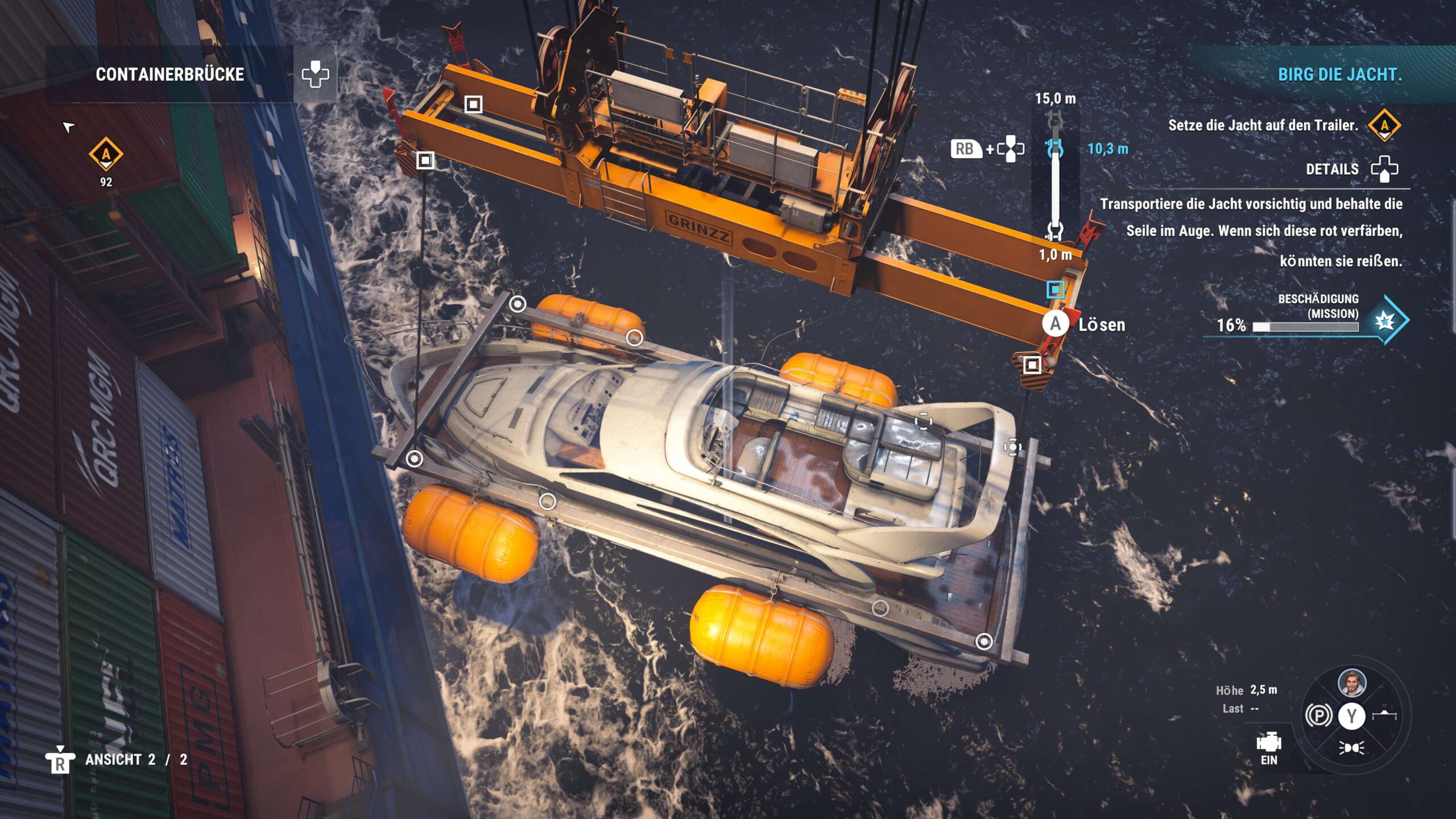Select the driver portrait in the radial menu
1456x819 pixels.
(1352, 683)
